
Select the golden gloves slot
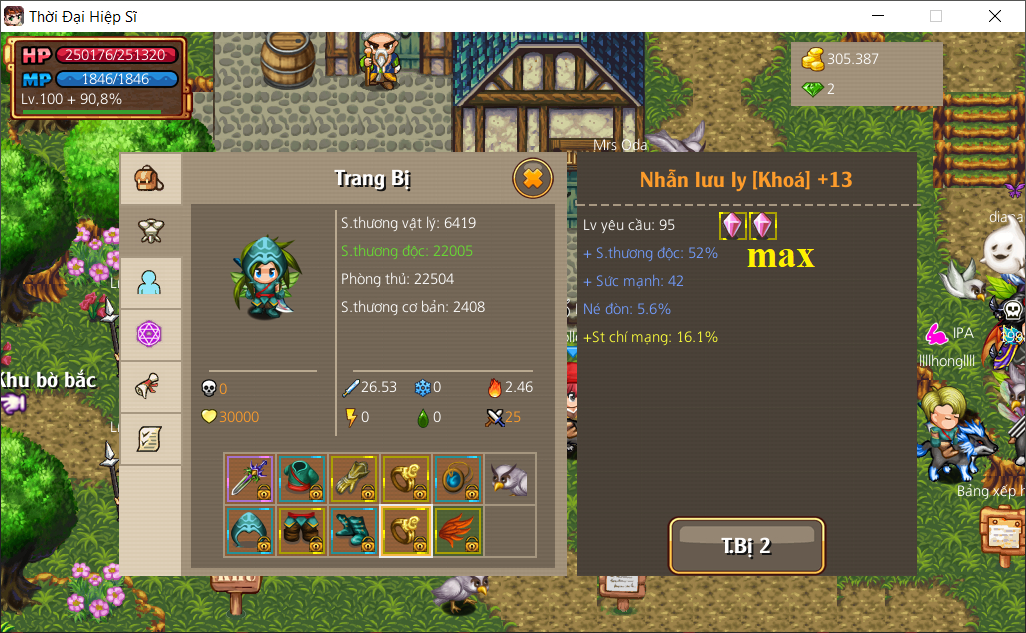(x=354, y=479)
